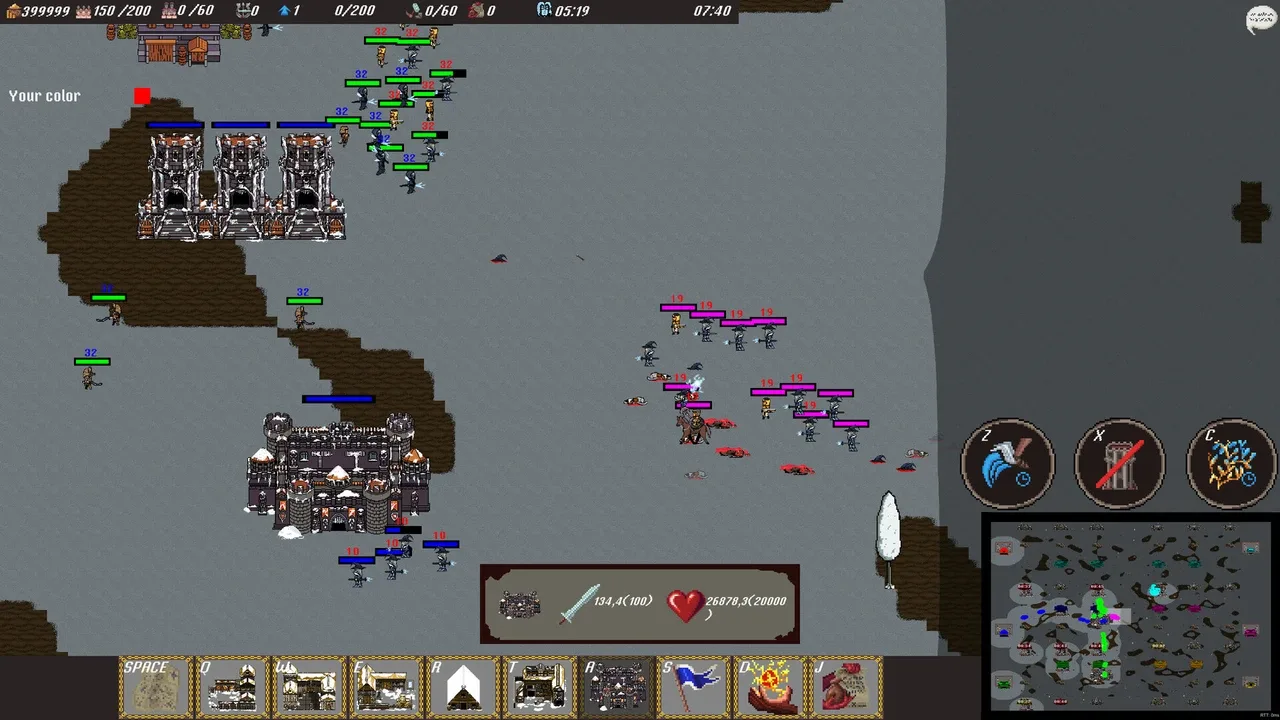Pick the snow-roofed hall building in slot W
The width and height of the screenshot is (1280, 720).
309,687
